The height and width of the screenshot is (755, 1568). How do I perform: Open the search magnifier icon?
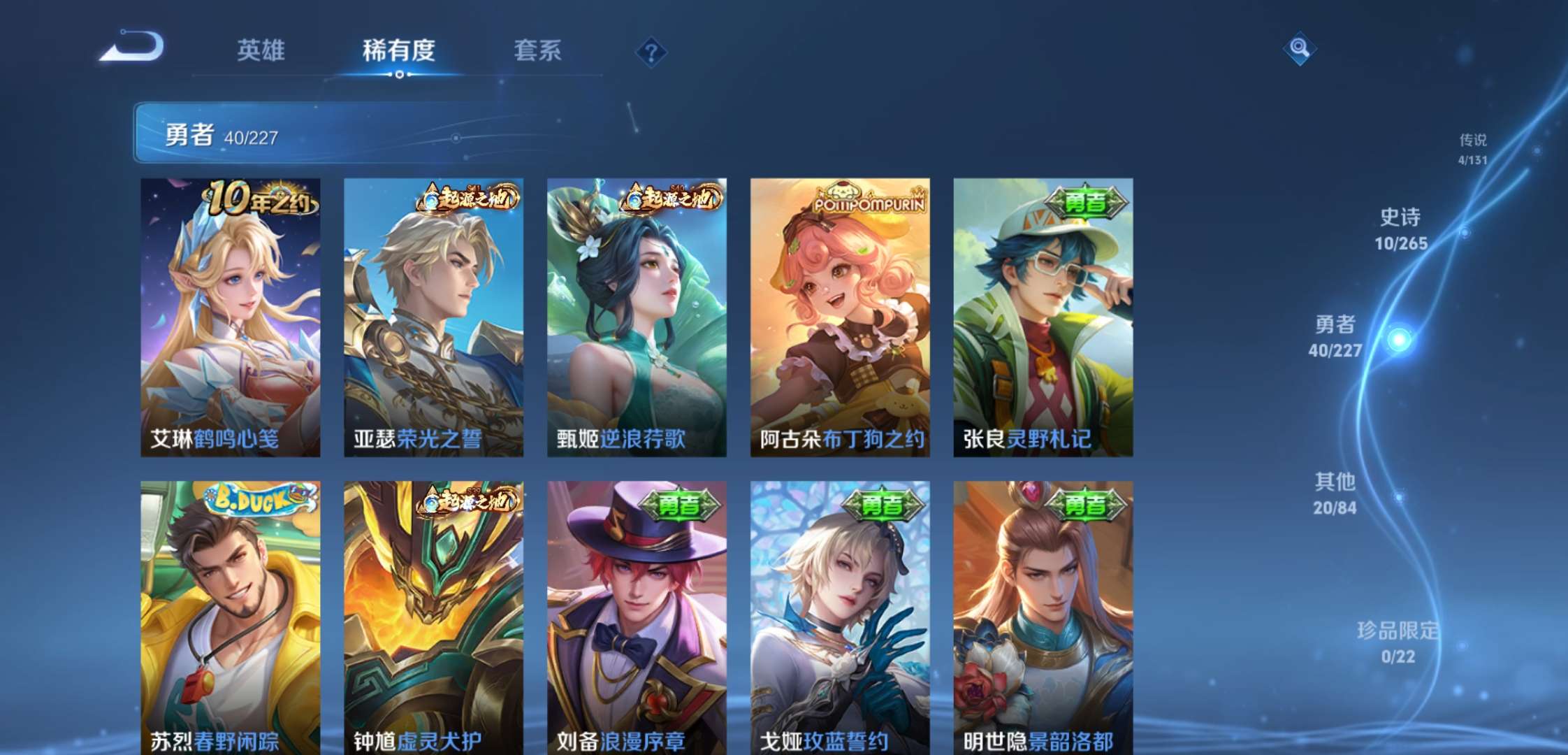pos(1300,49)
